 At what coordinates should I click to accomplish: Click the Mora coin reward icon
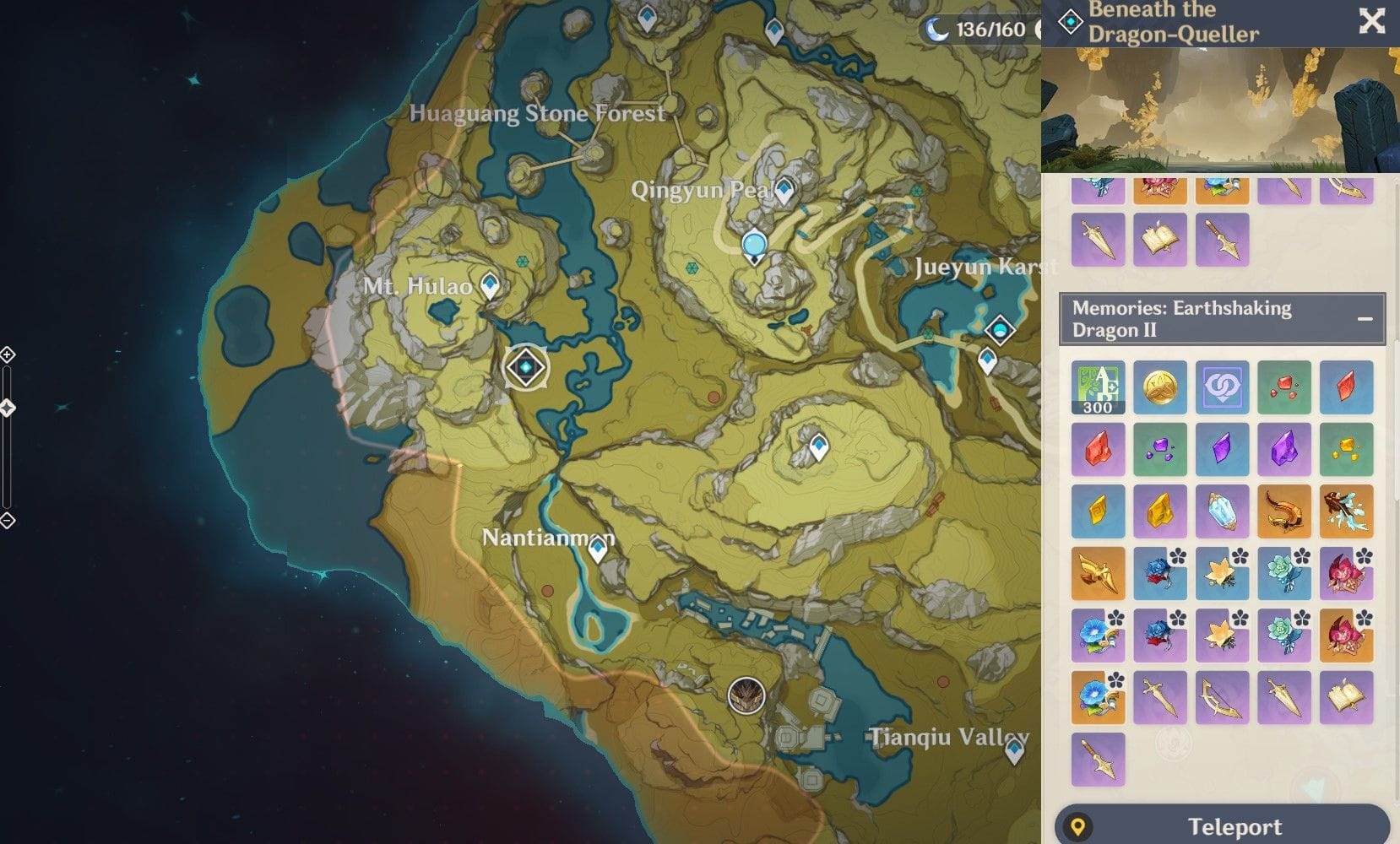pos(1160,388)
